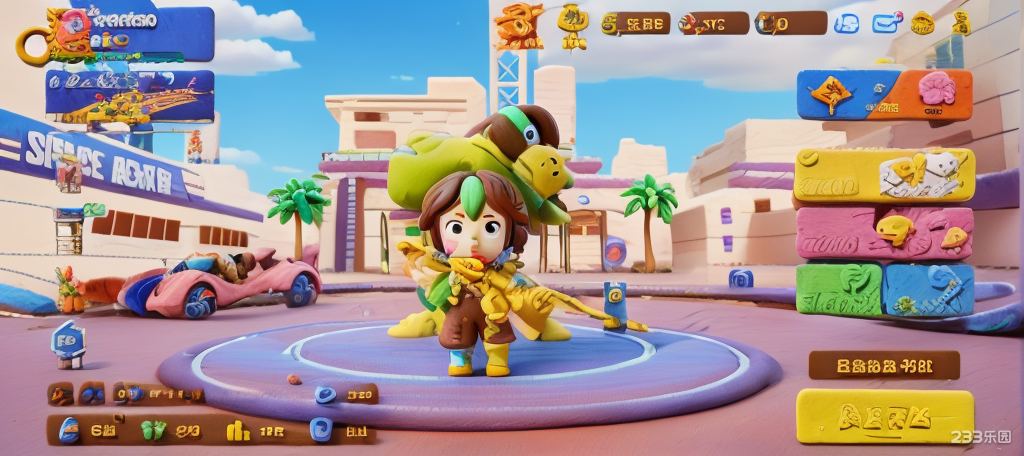Screen dimensions: 1024x456
Task: Click the blue helmet icon in the bottom bar
Action: click(x=69, y=430)
